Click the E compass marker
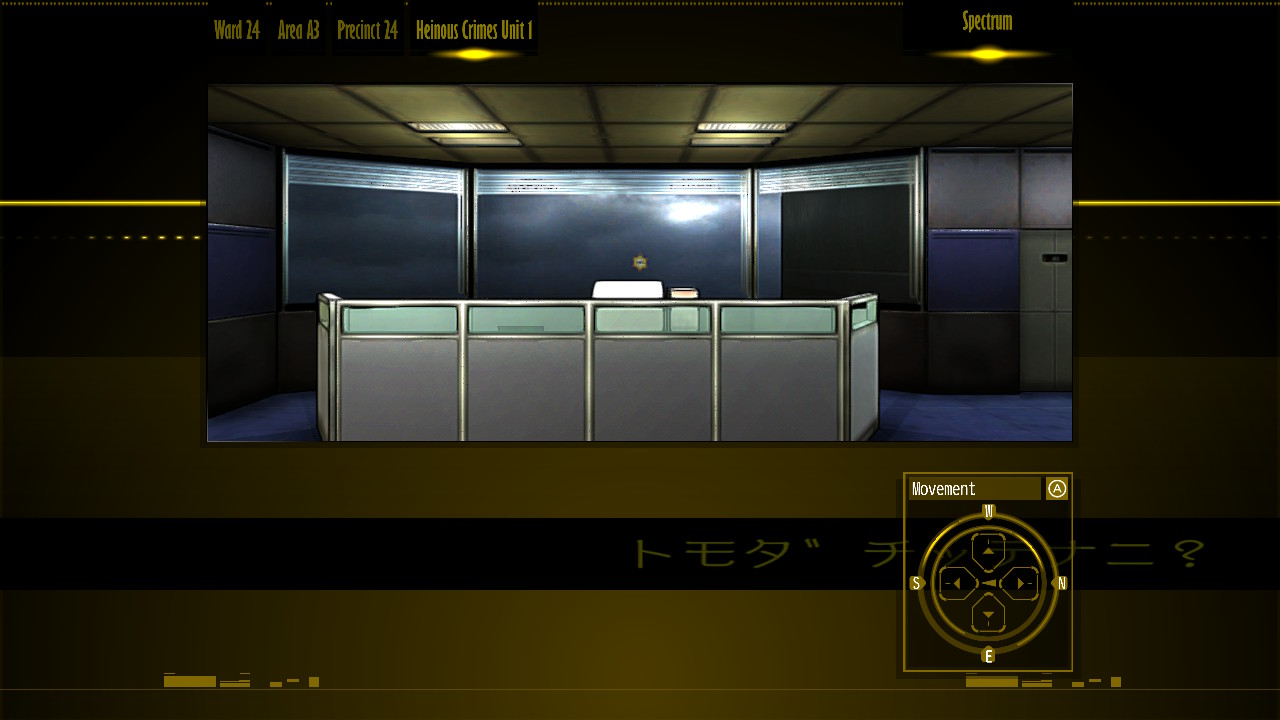 coord(988,656)
